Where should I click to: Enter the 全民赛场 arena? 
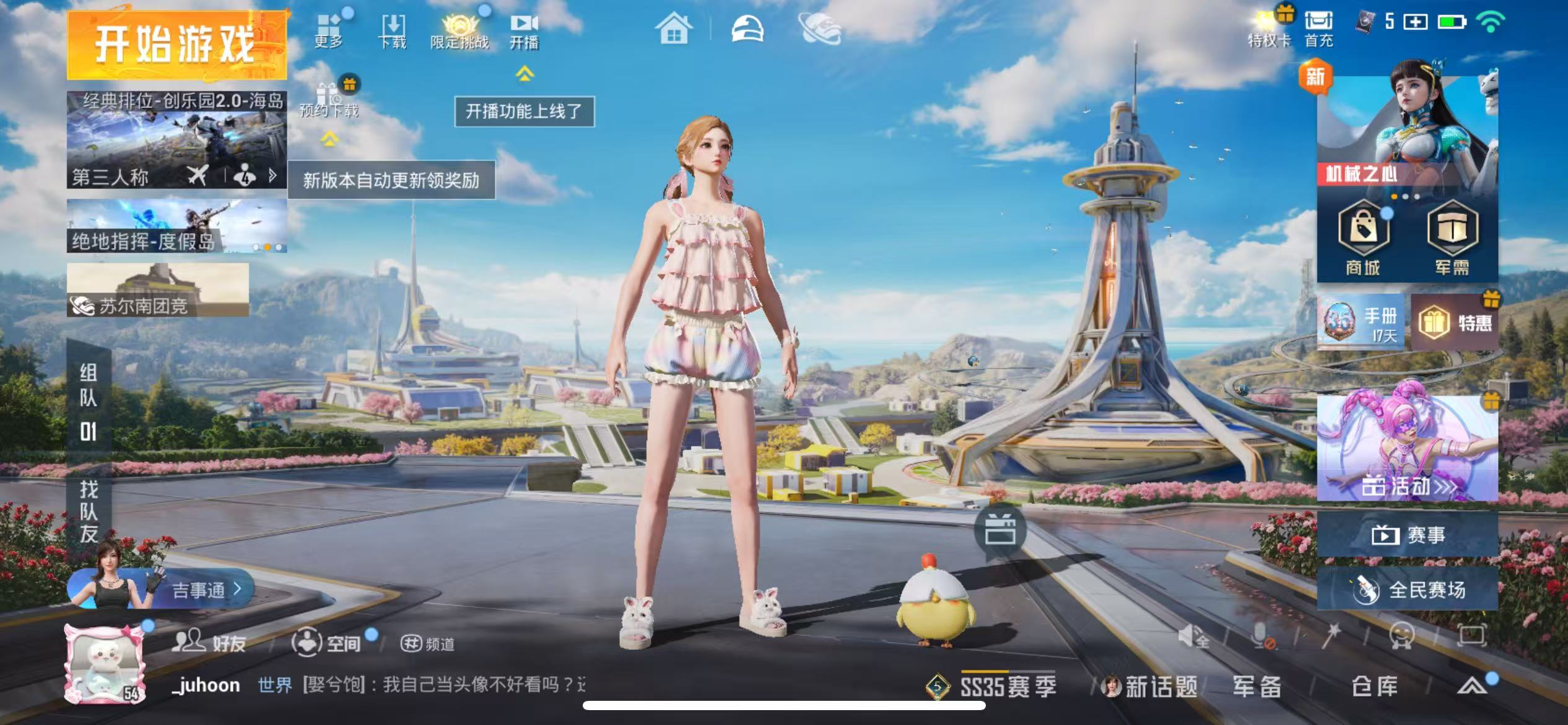point(1408,589)
